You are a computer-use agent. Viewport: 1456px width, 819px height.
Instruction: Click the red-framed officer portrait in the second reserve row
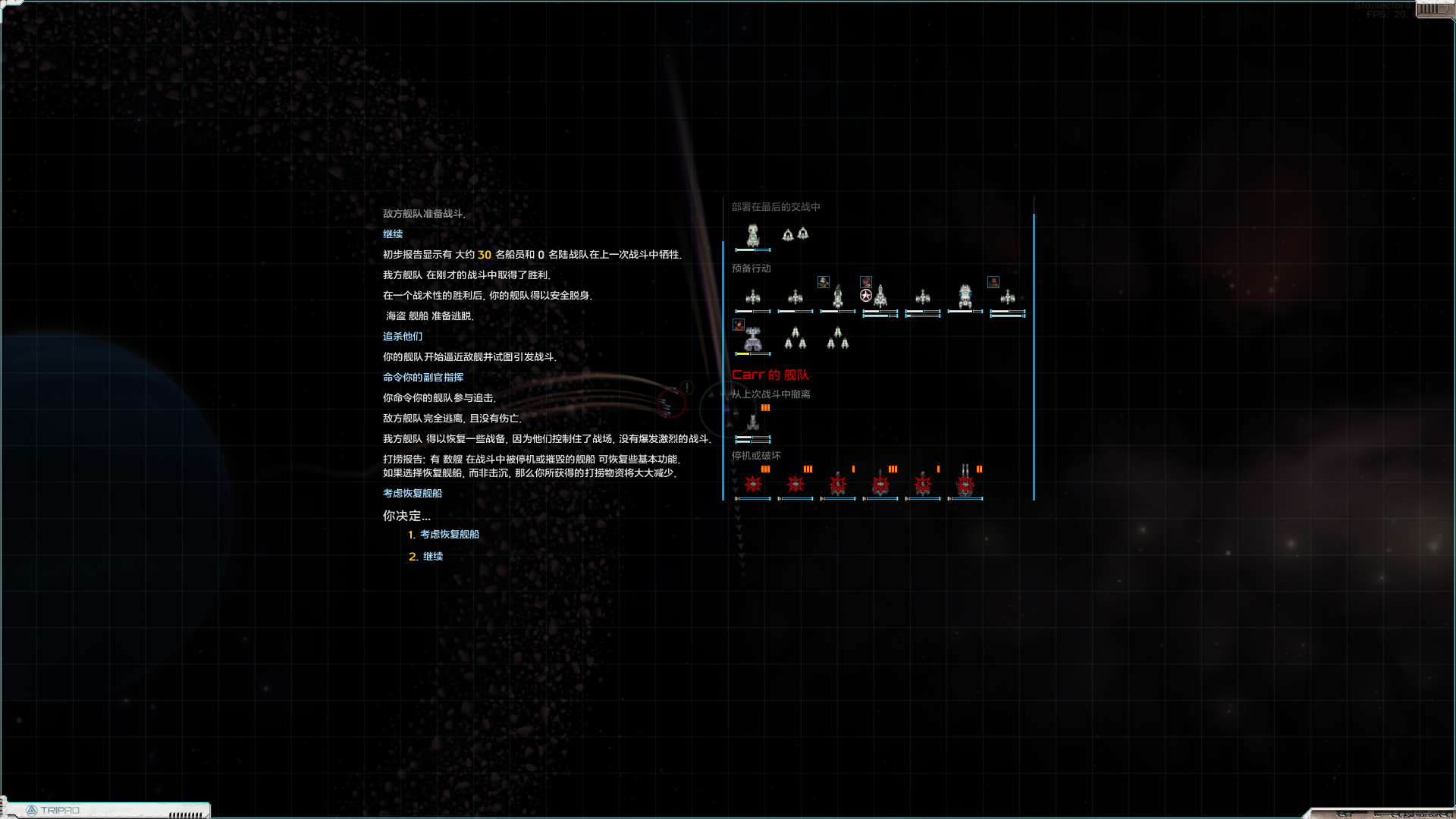738,324
